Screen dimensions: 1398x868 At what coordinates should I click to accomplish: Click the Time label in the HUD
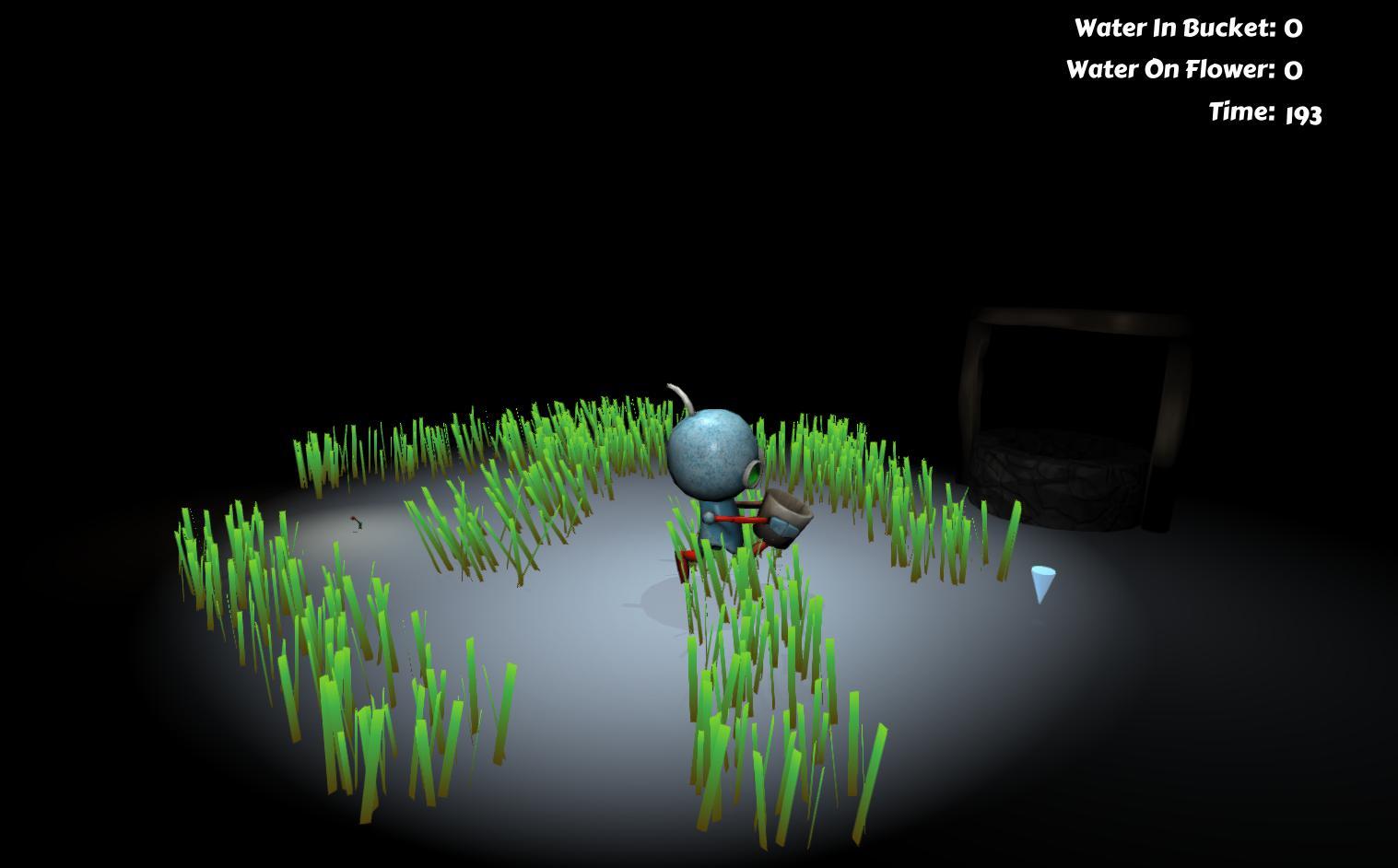pyautogui.click(x=1242, y=111)
